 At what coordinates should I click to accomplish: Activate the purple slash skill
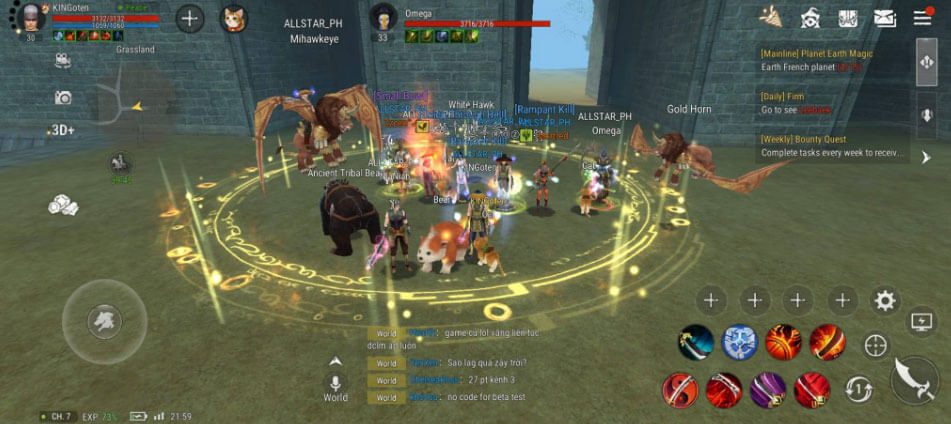768,389
